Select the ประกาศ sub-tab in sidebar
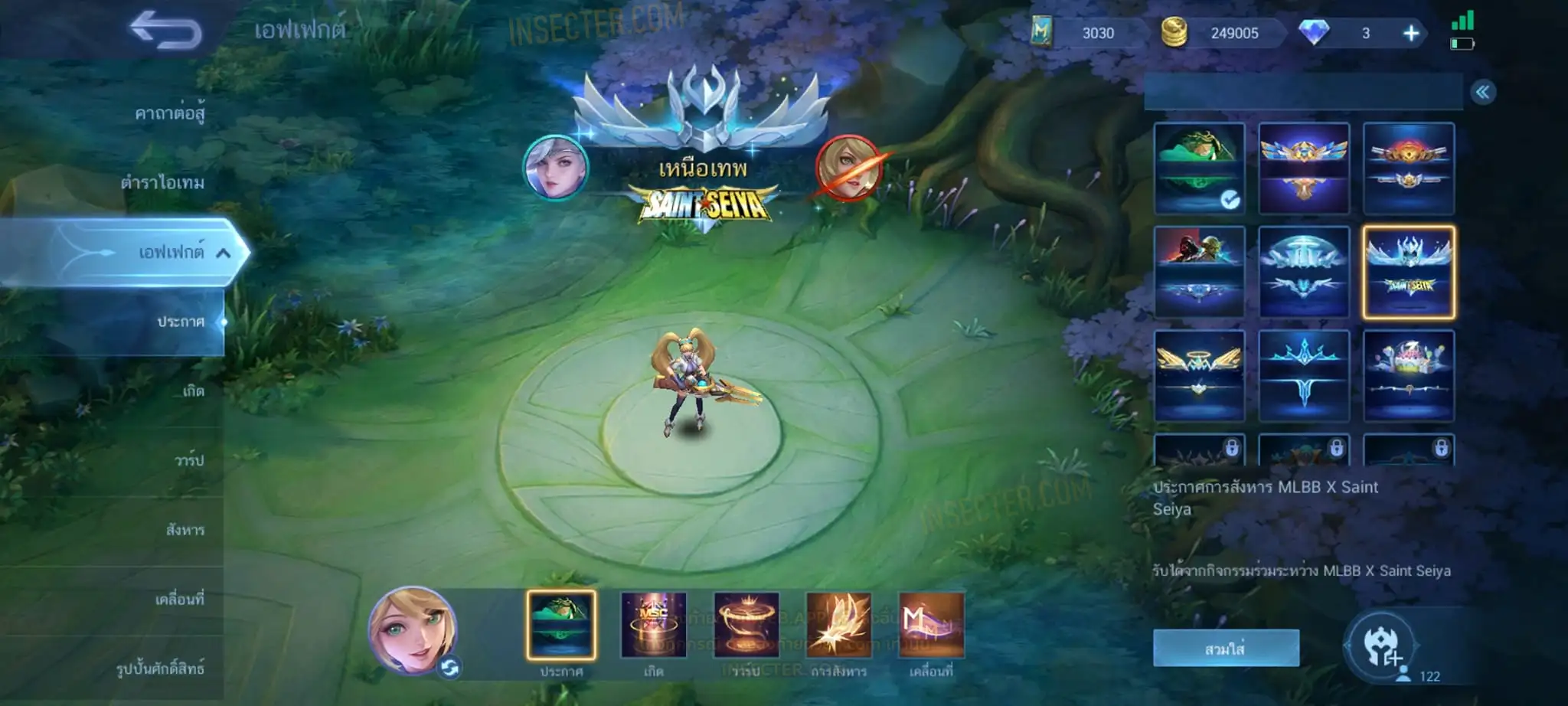The height and width of the screenshot is (706, 1568). point(181,322)
